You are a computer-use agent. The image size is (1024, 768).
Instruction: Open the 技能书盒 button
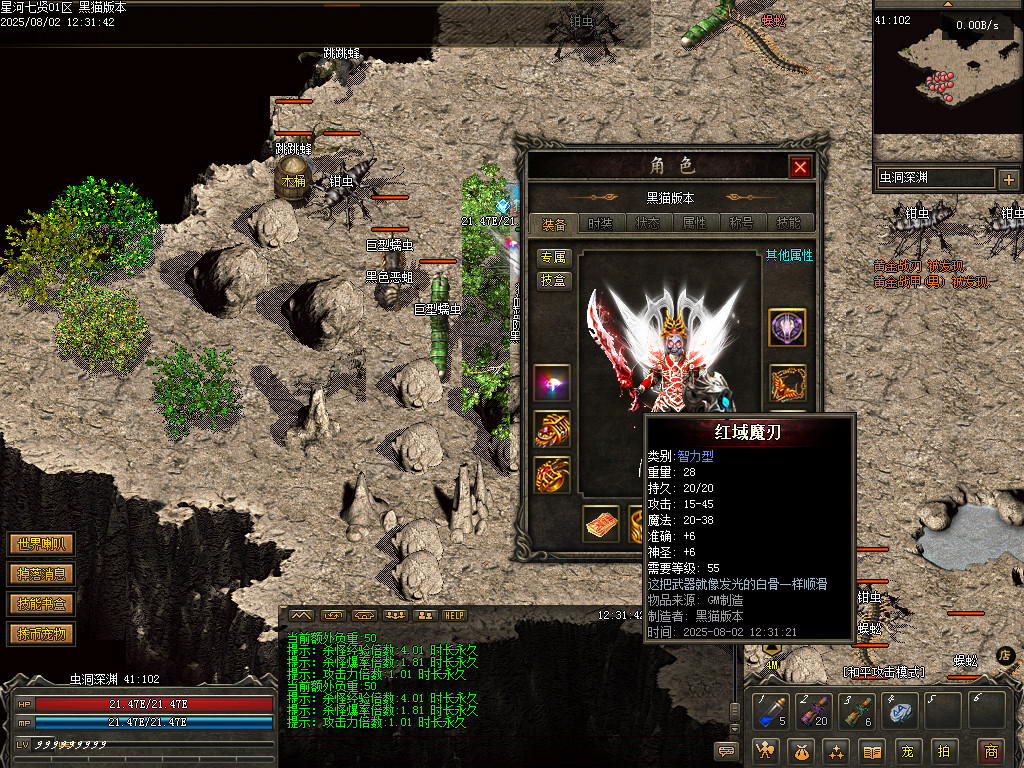pos(41,604)
